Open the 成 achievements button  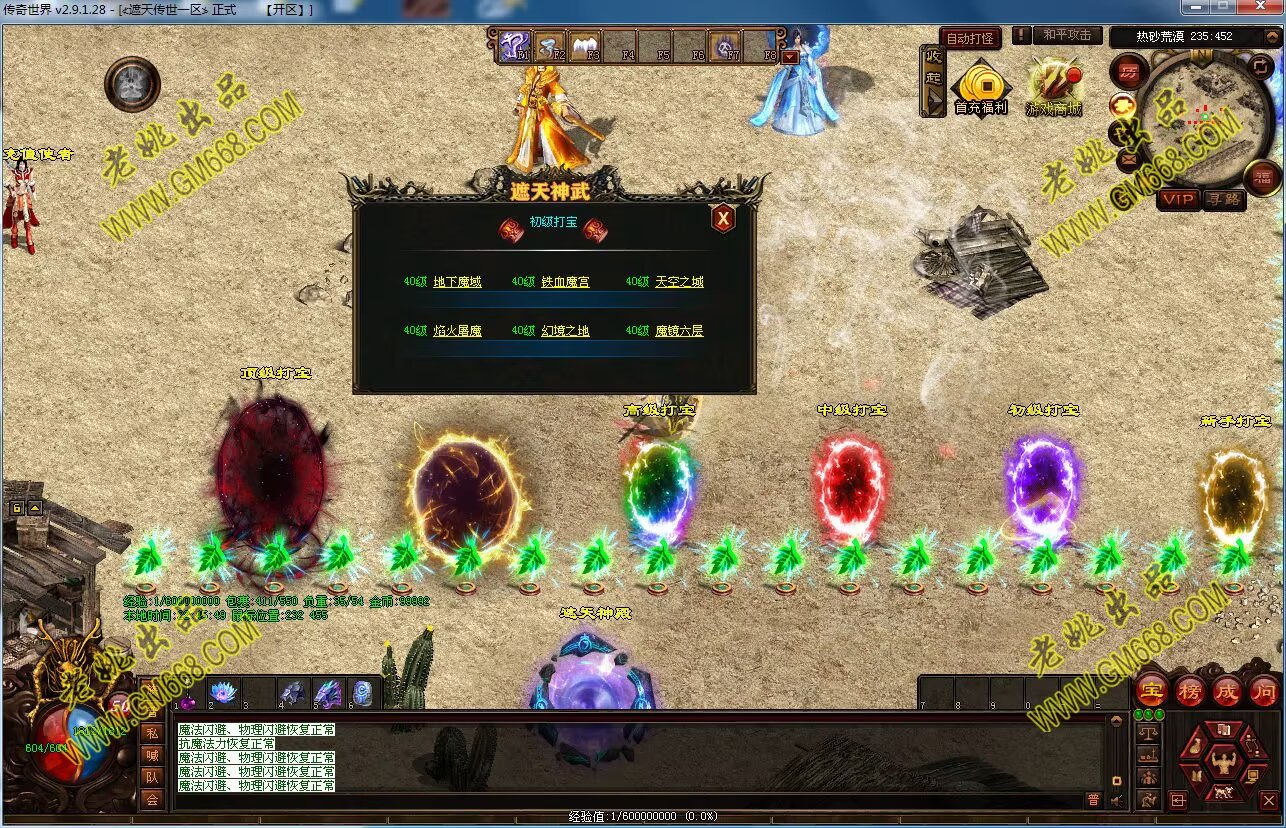(x=1227, y=690)
